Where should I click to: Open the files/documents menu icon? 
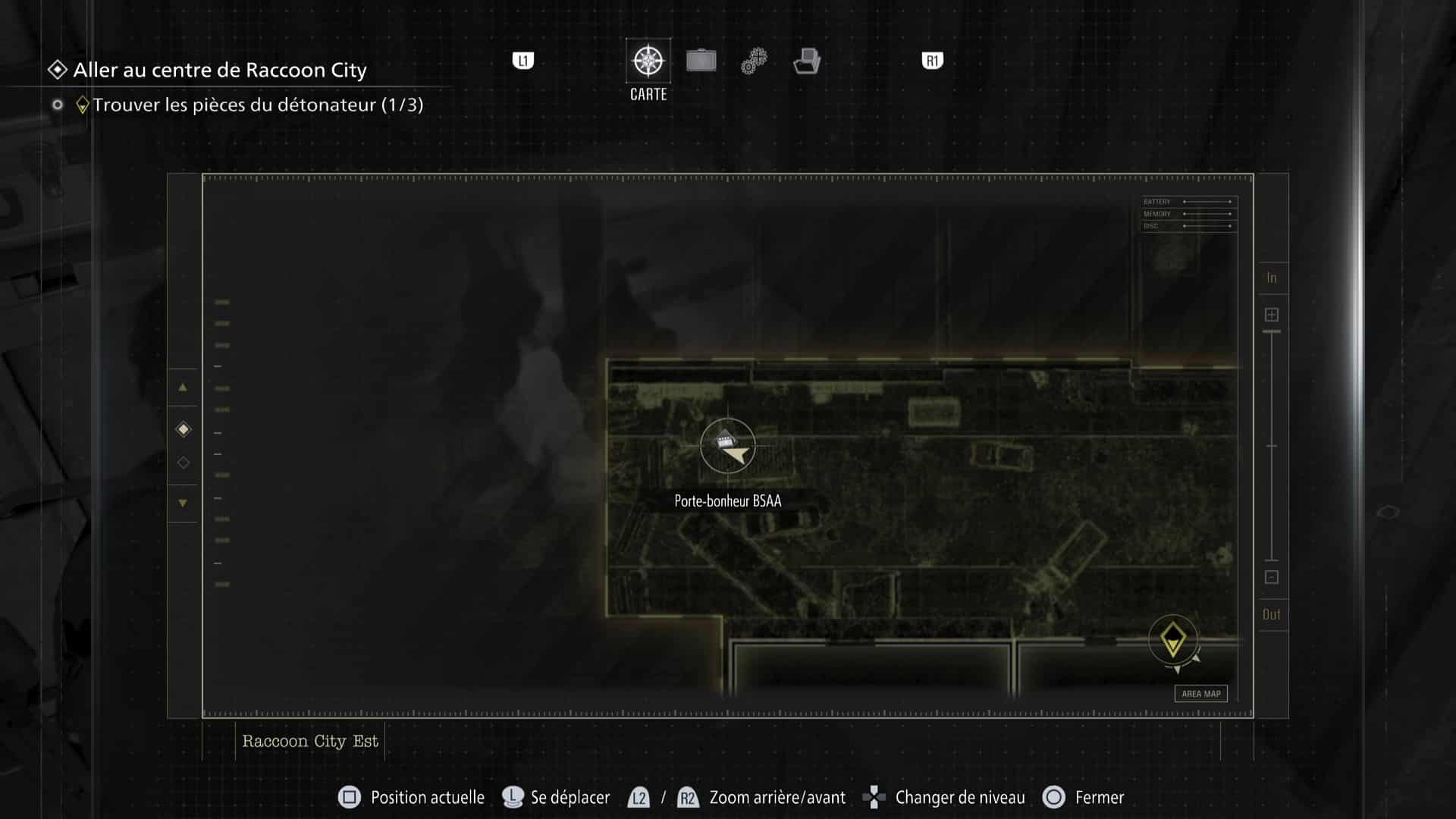[x=807, y=61]
